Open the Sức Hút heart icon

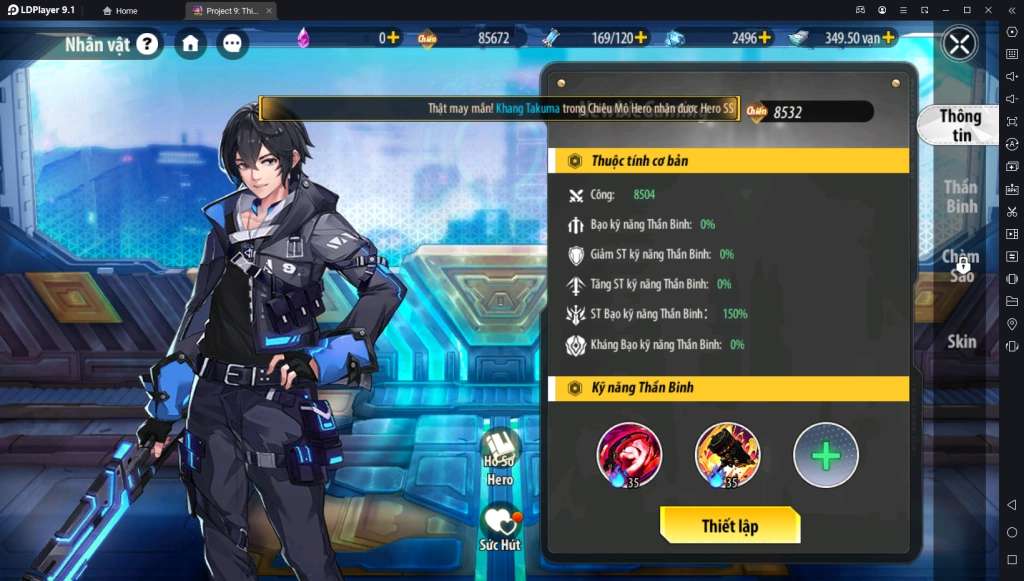pyautogui.click(x=500, y=527)
